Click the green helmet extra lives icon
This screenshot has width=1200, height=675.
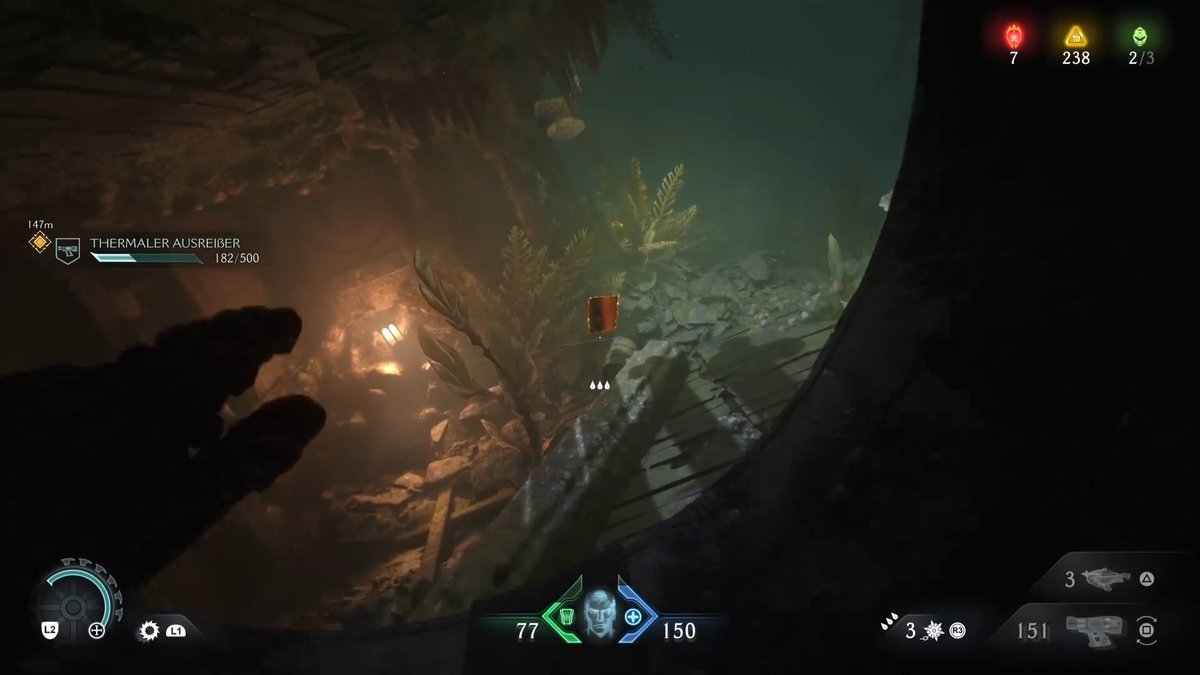tap(1140, 37)
